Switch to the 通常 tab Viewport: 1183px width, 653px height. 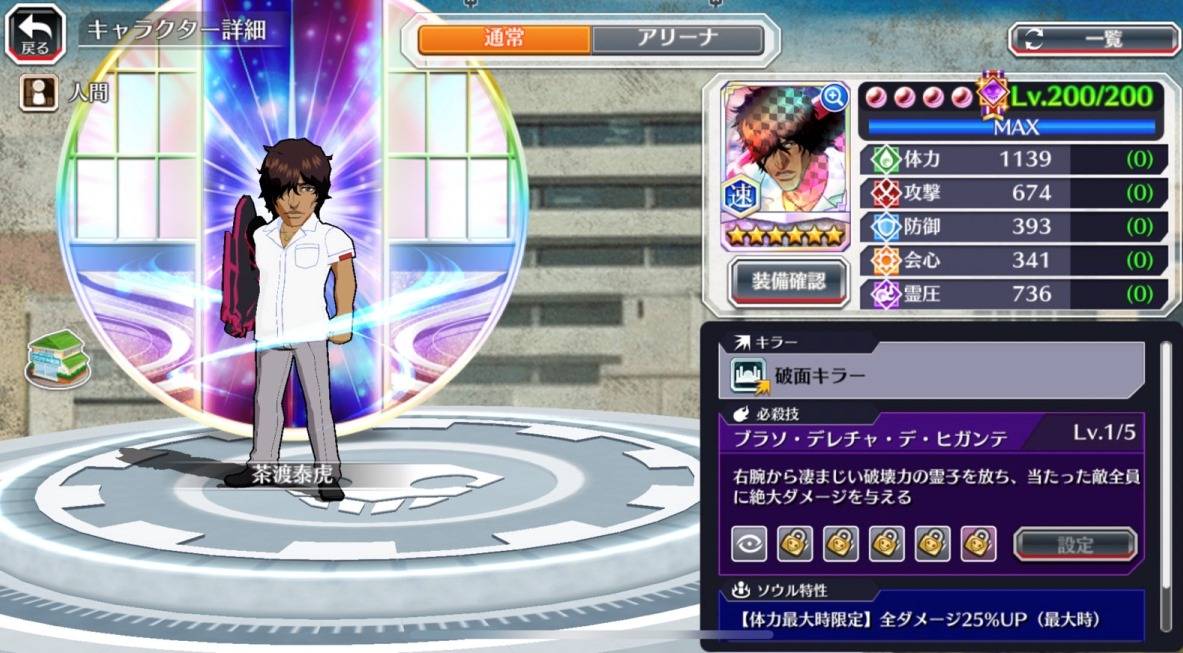point(504,40)
